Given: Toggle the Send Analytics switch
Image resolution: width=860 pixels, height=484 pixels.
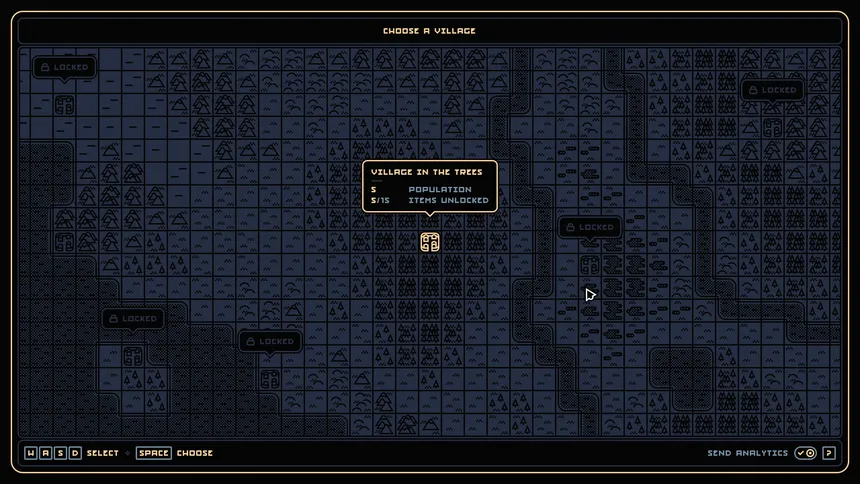Looking at the screenshot, I should [x=805, y=453].
